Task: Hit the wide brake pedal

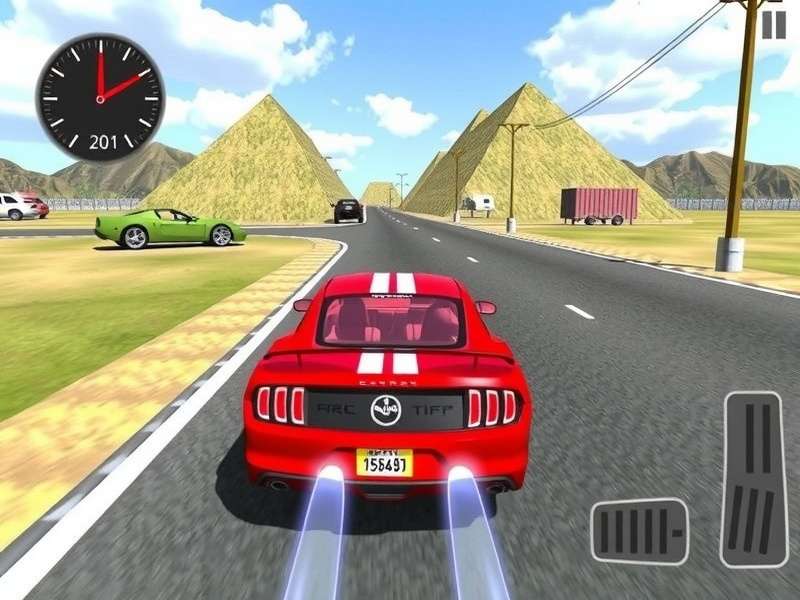Action: click(639, 531)
